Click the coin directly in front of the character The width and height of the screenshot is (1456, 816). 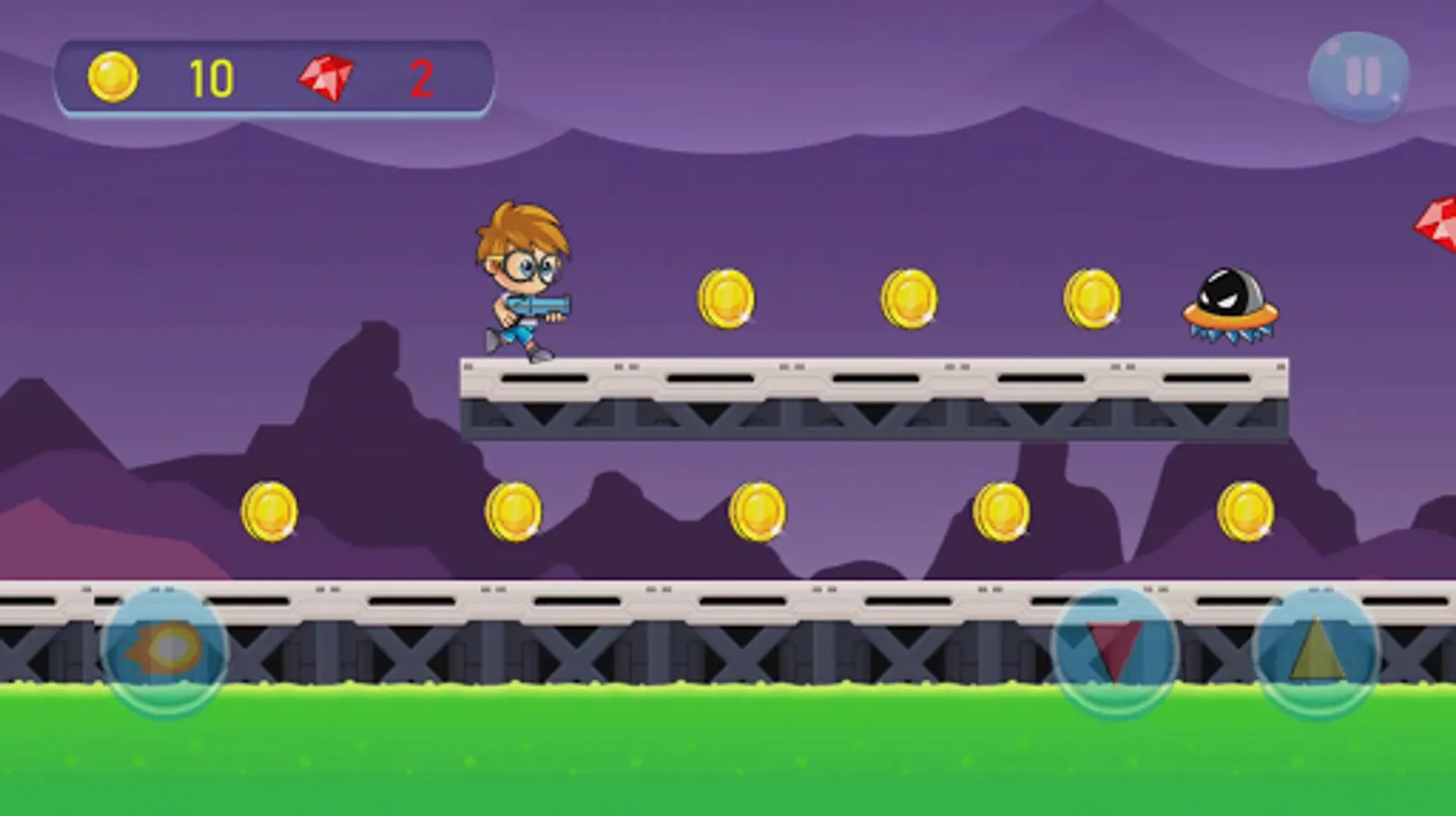tap(725, 300)
